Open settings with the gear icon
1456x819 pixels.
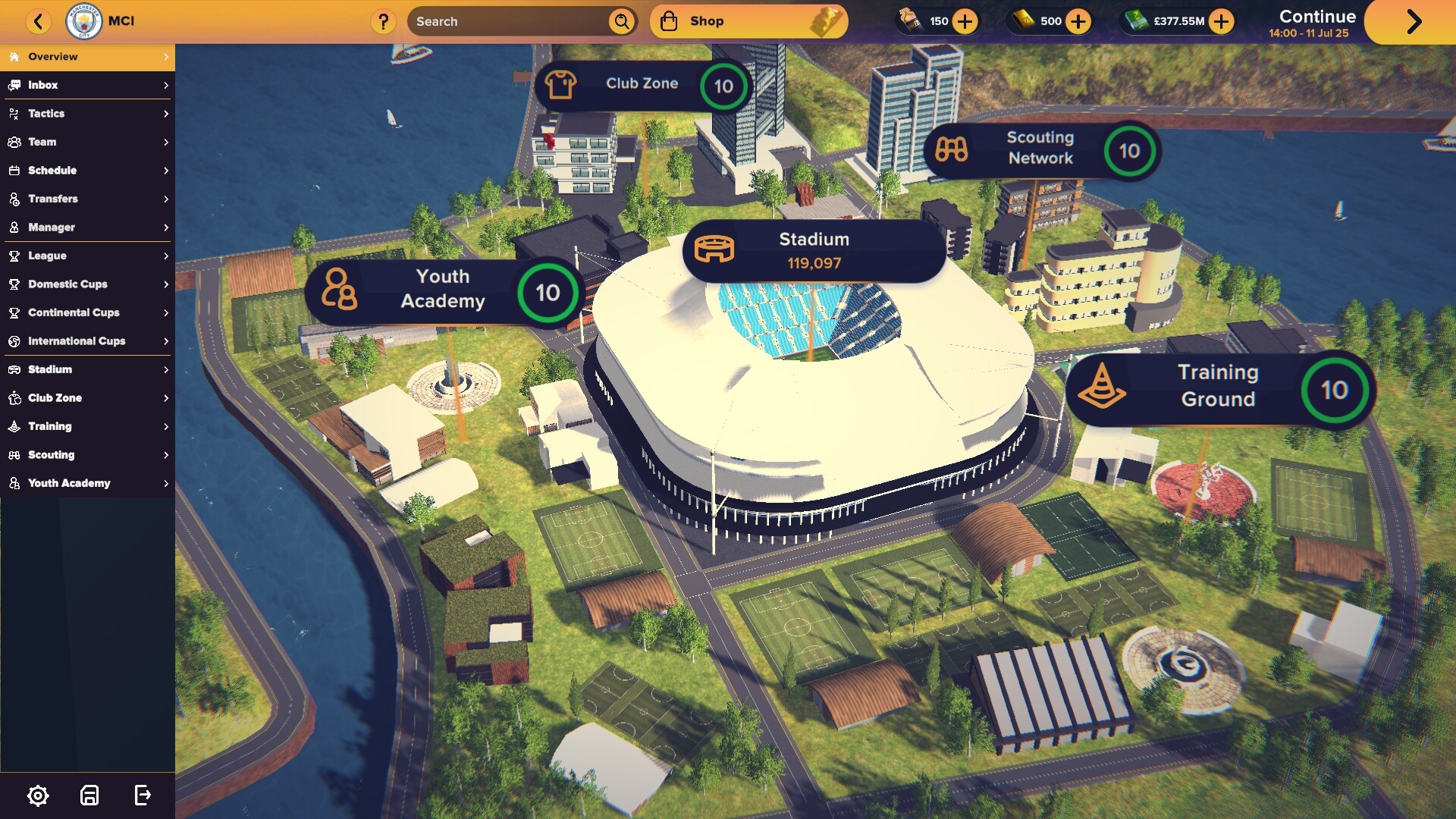click(x=38, y=795)
